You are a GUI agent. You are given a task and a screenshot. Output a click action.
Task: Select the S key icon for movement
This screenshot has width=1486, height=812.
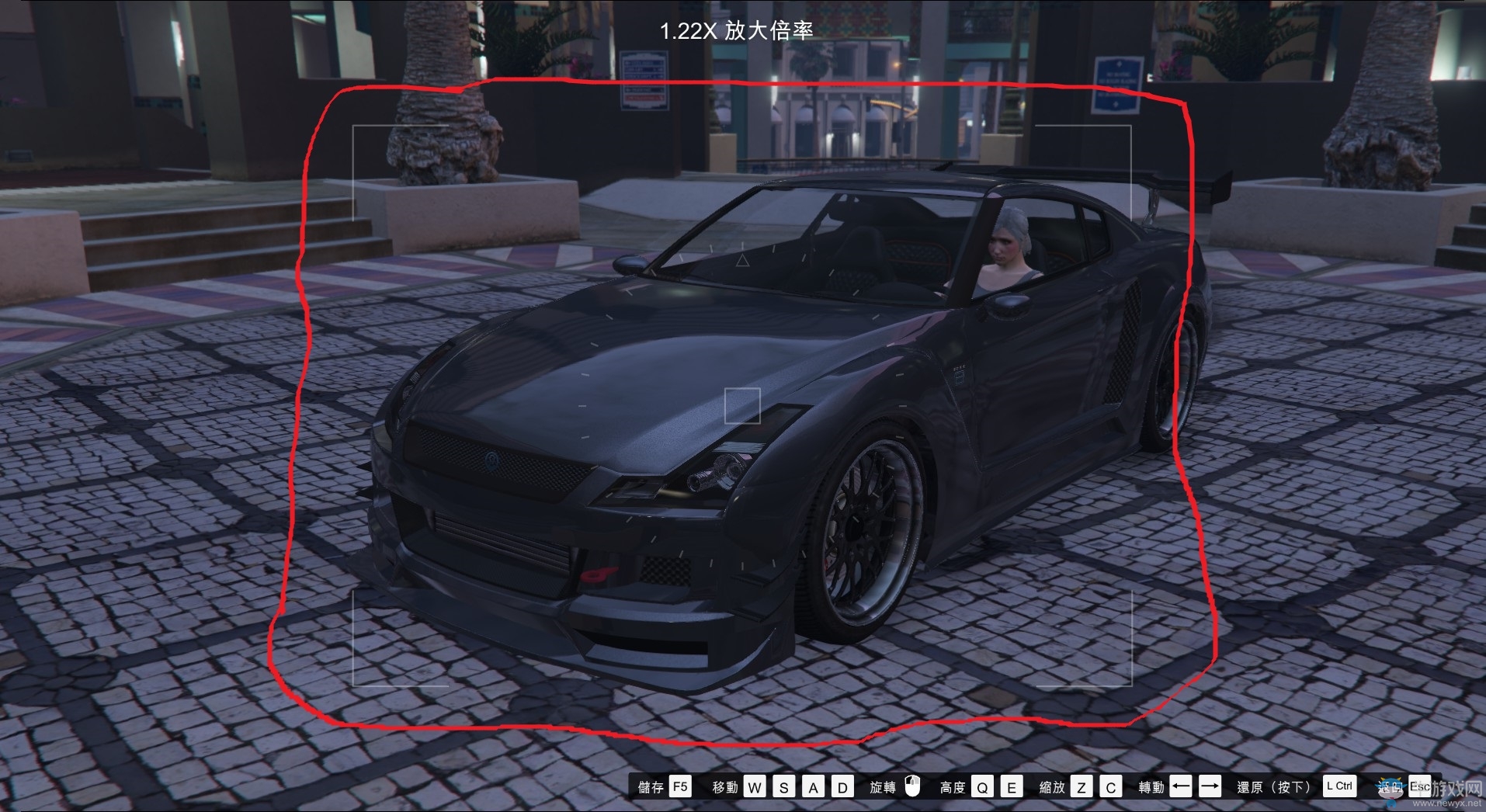[784, 786]
